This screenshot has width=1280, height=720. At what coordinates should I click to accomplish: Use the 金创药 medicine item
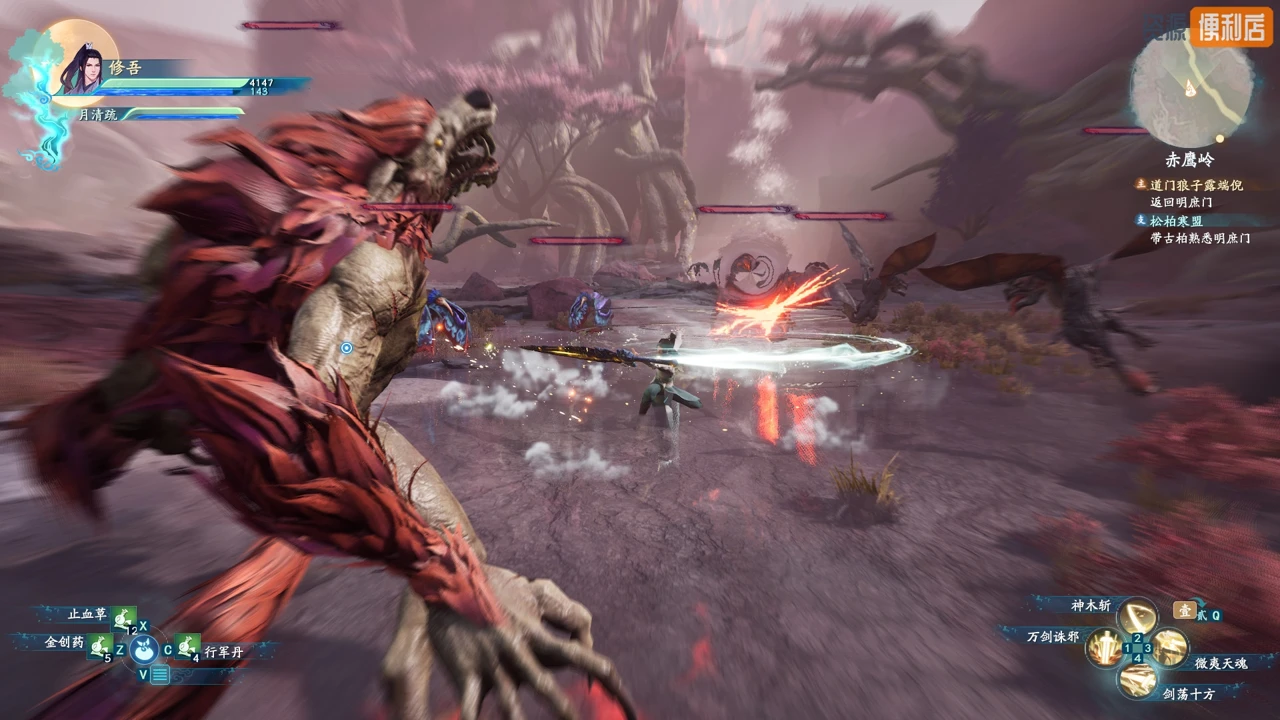98,646
